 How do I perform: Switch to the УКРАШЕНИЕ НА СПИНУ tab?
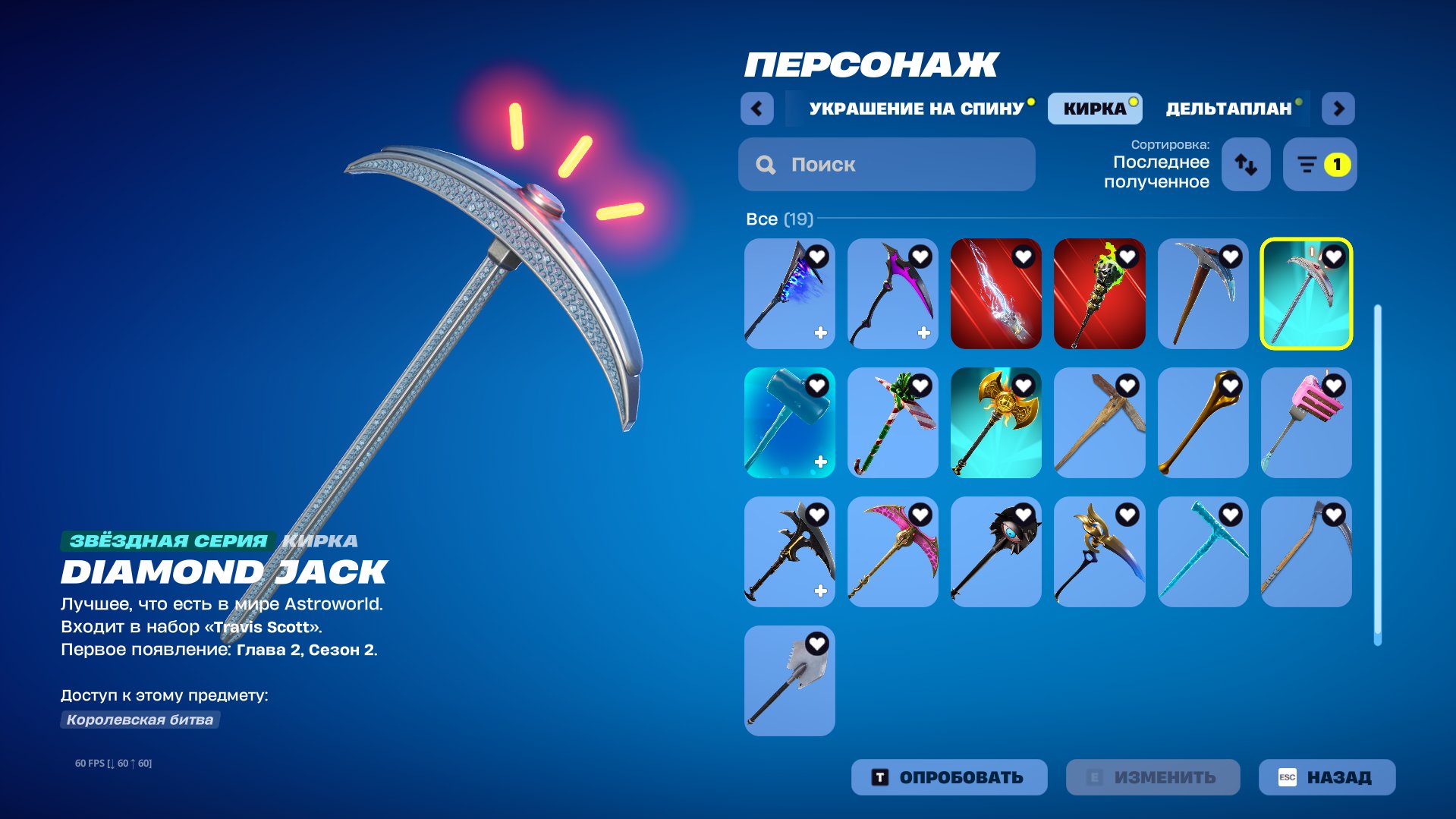click(916, 108)
